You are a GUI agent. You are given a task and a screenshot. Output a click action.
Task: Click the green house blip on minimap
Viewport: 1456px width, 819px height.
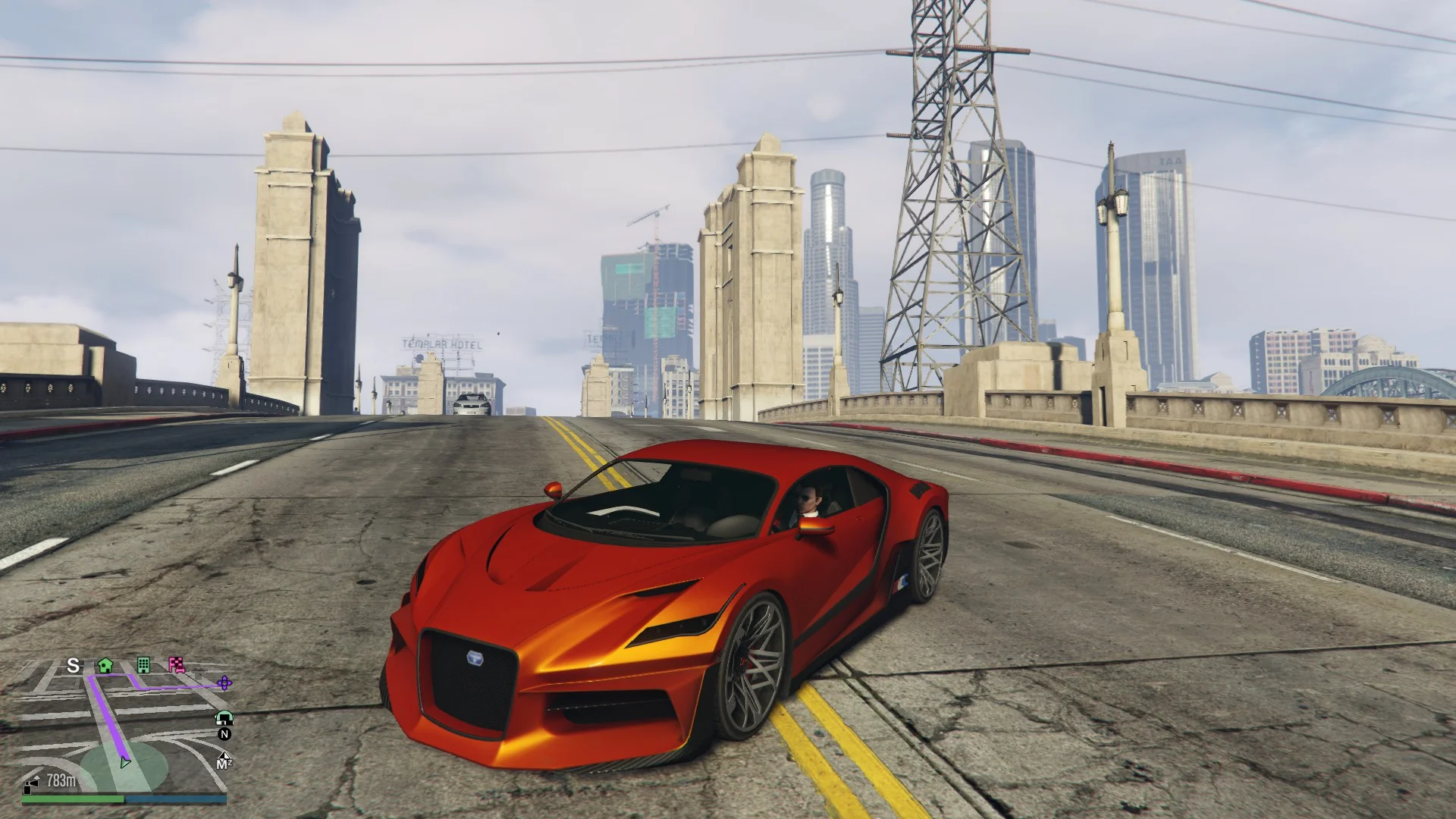105,665
